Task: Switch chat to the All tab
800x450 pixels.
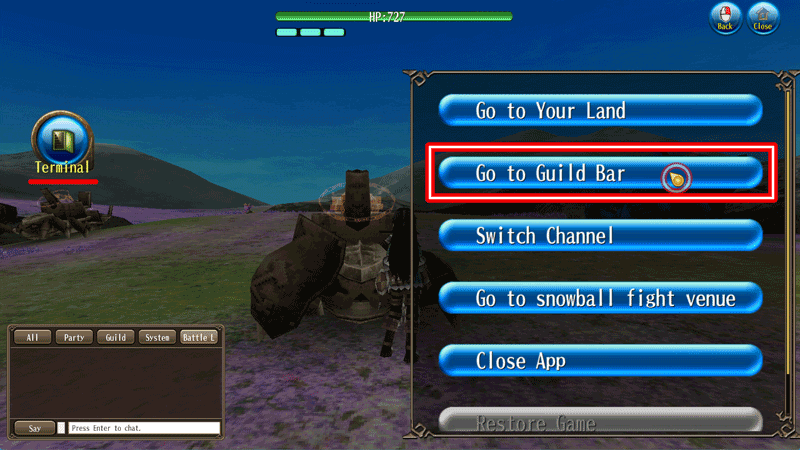Action: 33,338
